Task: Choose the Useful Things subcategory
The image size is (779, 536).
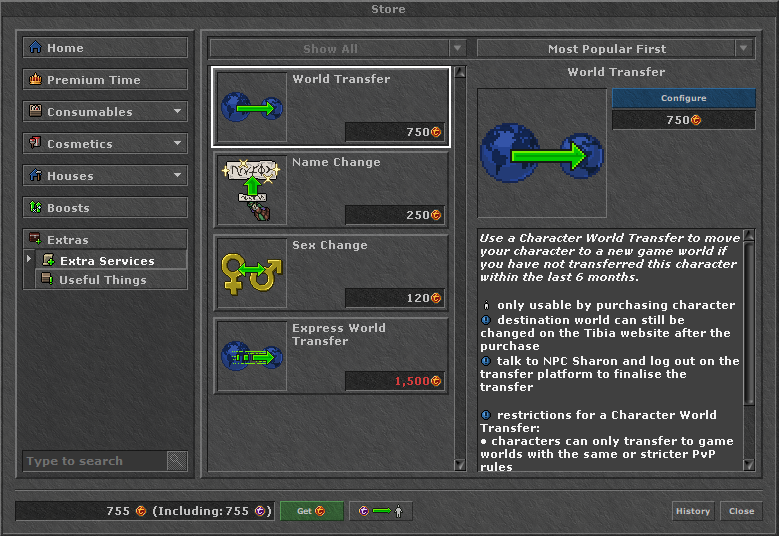Action: (x=110, y=280)
